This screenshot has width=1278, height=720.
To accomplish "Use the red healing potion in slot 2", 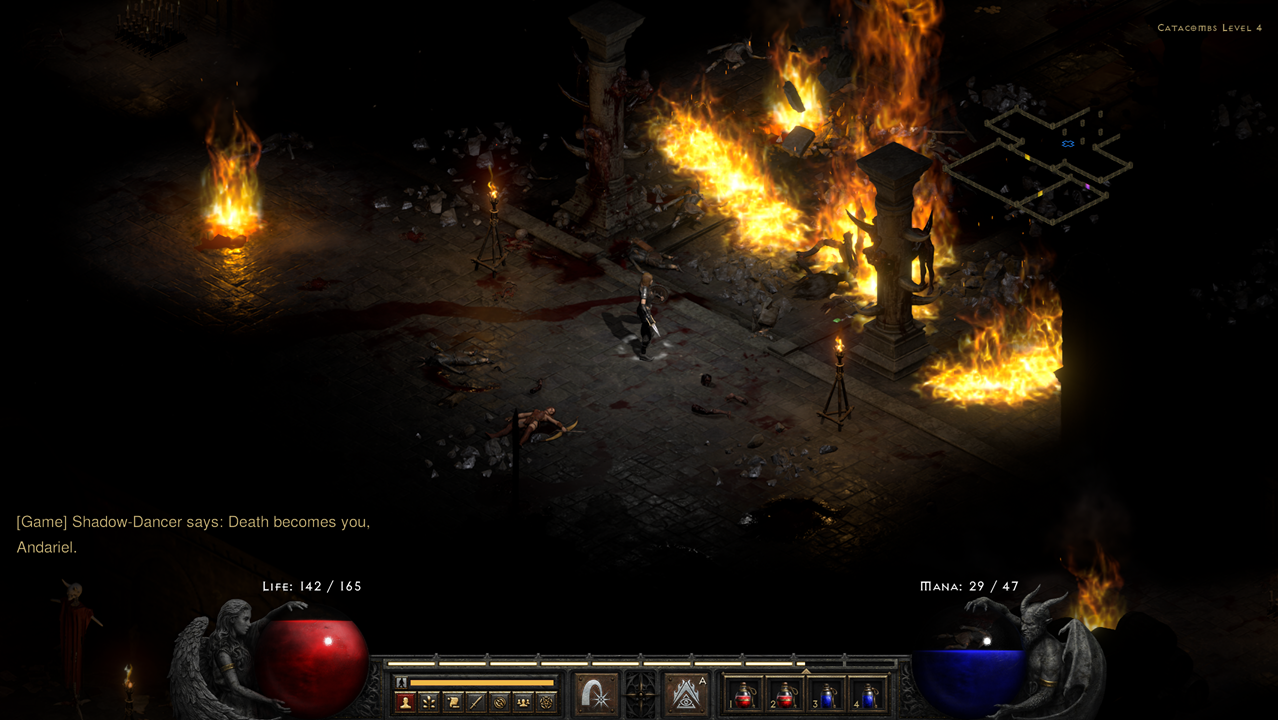I will (x=786, y=694).
